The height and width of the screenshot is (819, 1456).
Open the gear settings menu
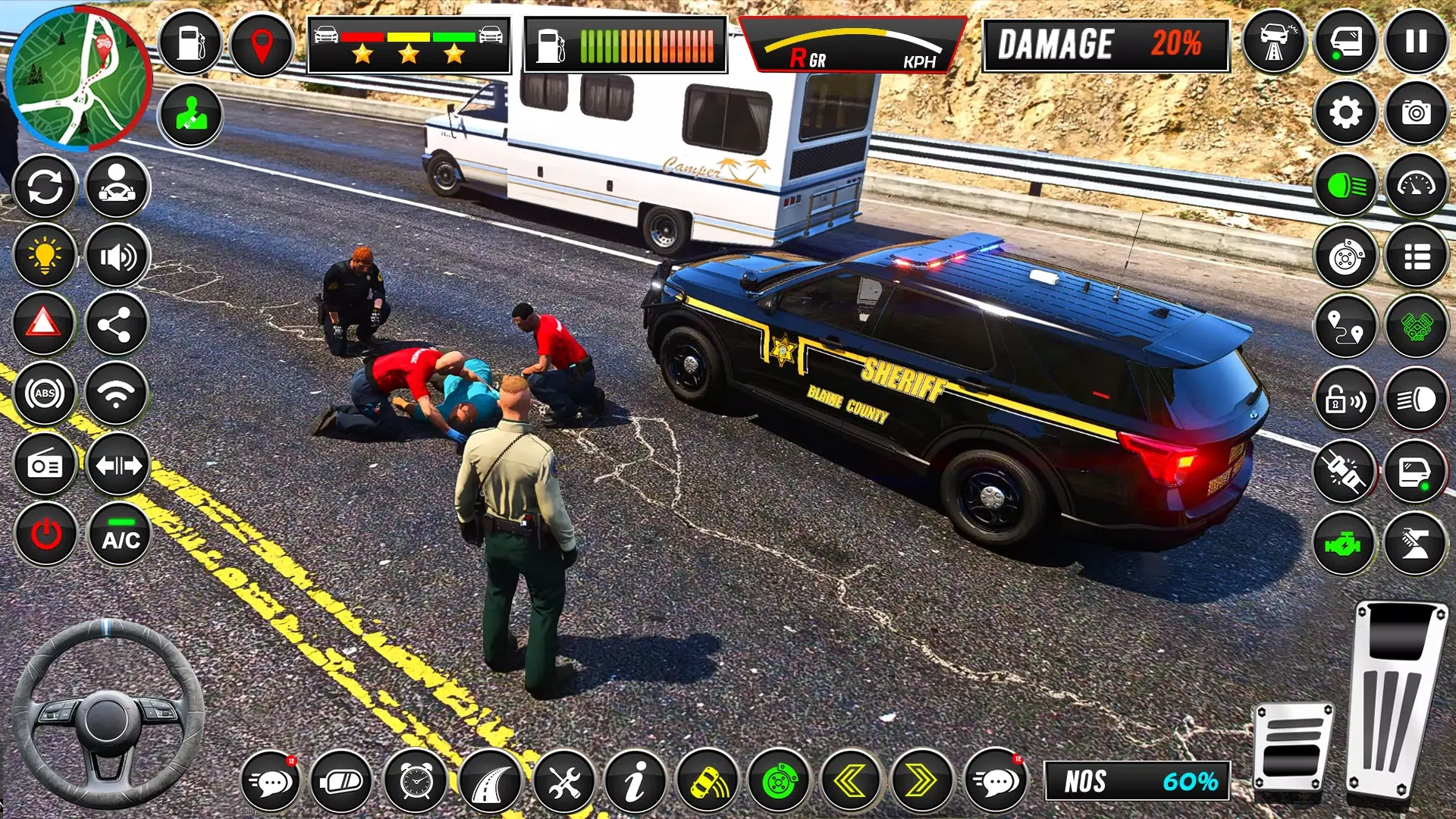click(1345, 113)
